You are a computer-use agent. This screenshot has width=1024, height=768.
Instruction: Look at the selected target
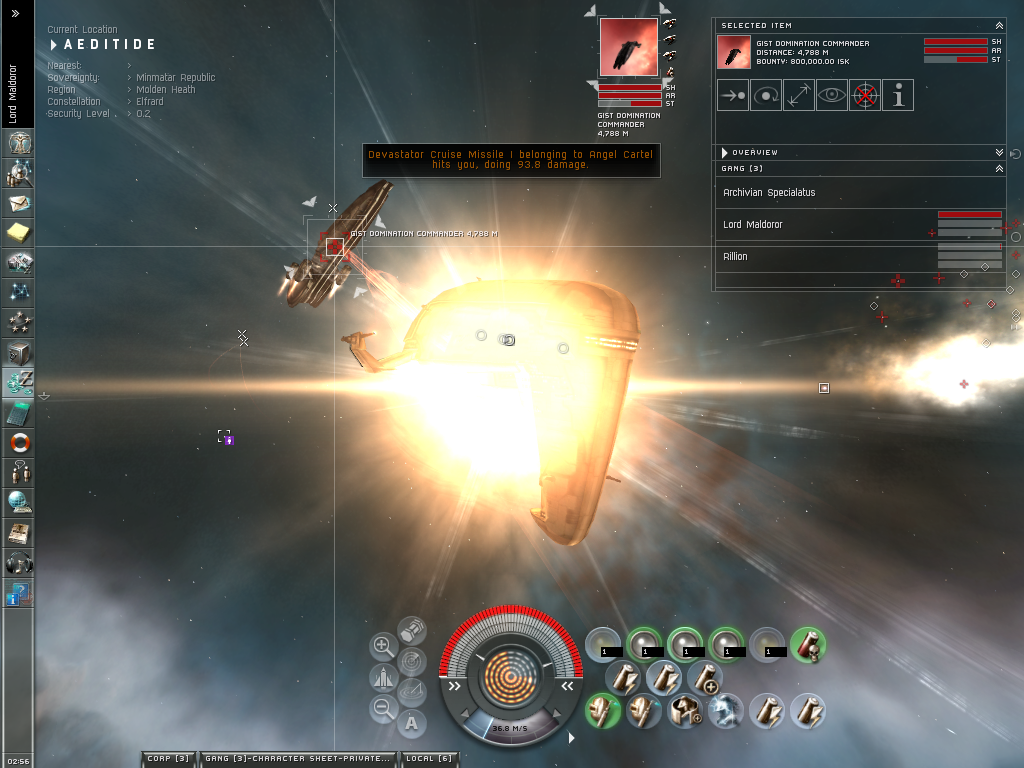tap(832, 96)
